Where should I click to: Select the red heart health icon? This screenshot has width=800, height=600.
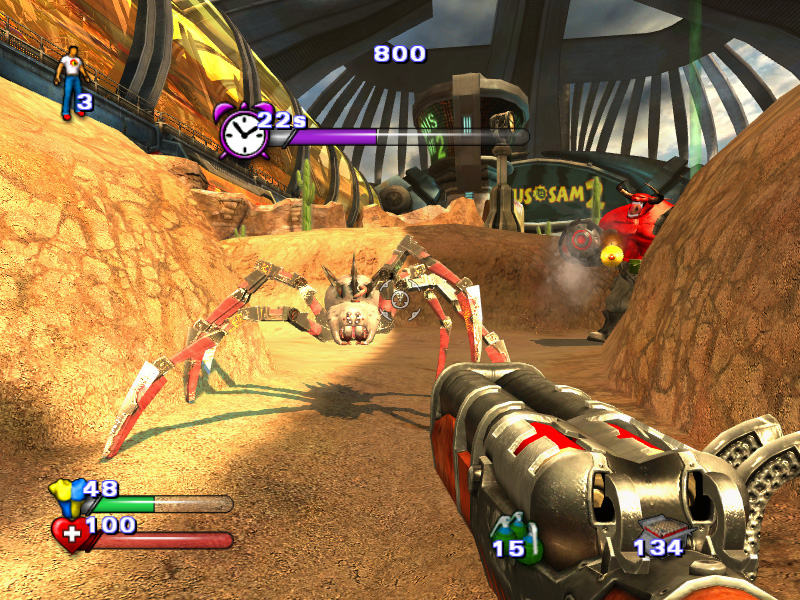pos(71,534)
